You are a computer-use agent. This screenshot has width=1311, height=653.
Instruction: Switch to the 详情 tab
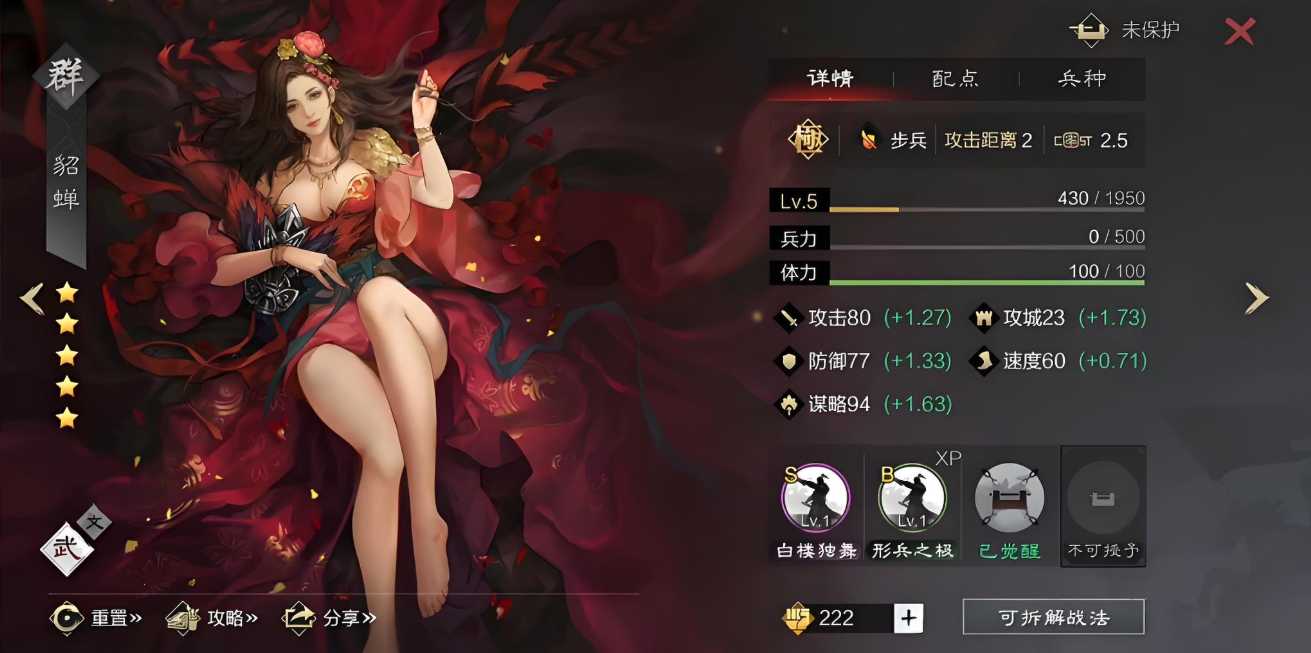coord(830,79)
